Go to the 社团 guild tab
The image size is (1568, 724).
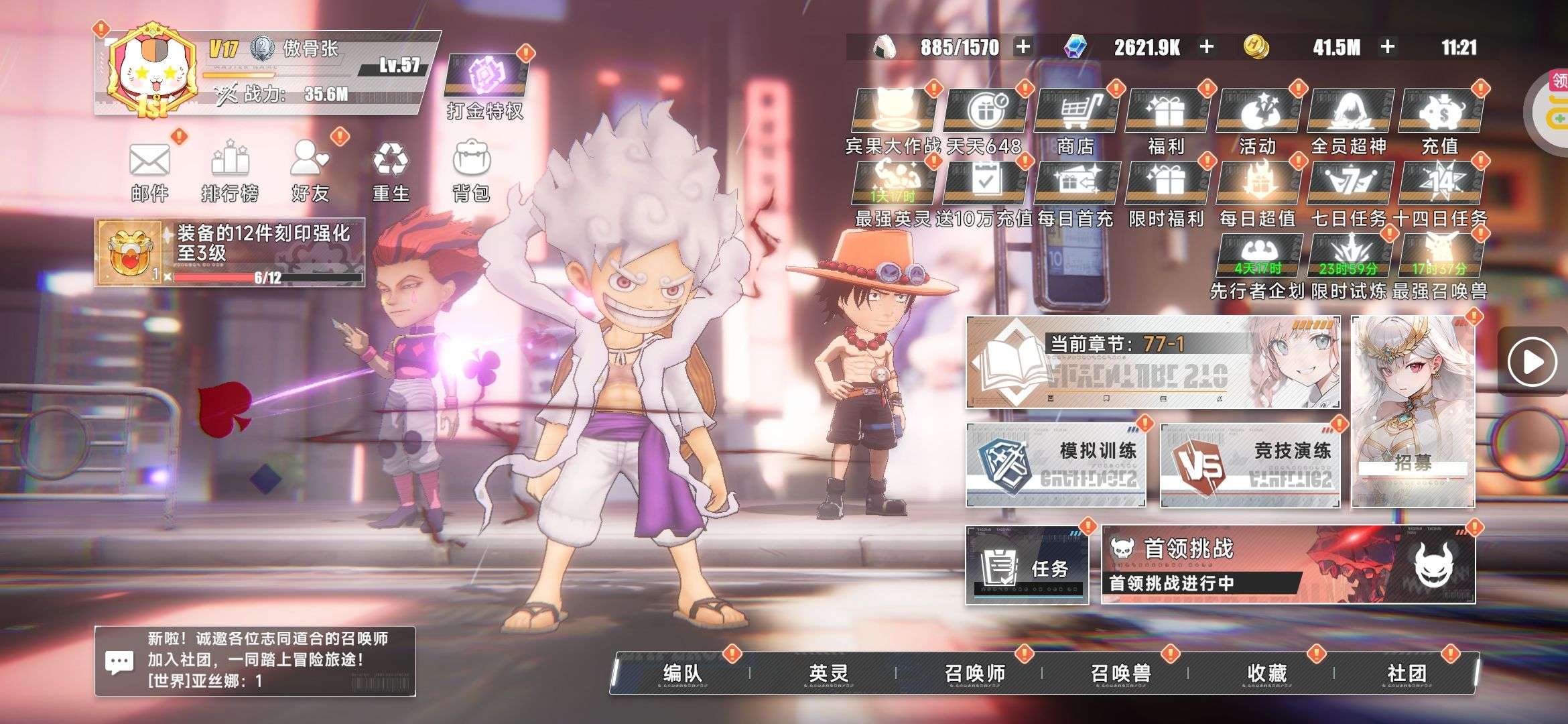(1407, 672)
